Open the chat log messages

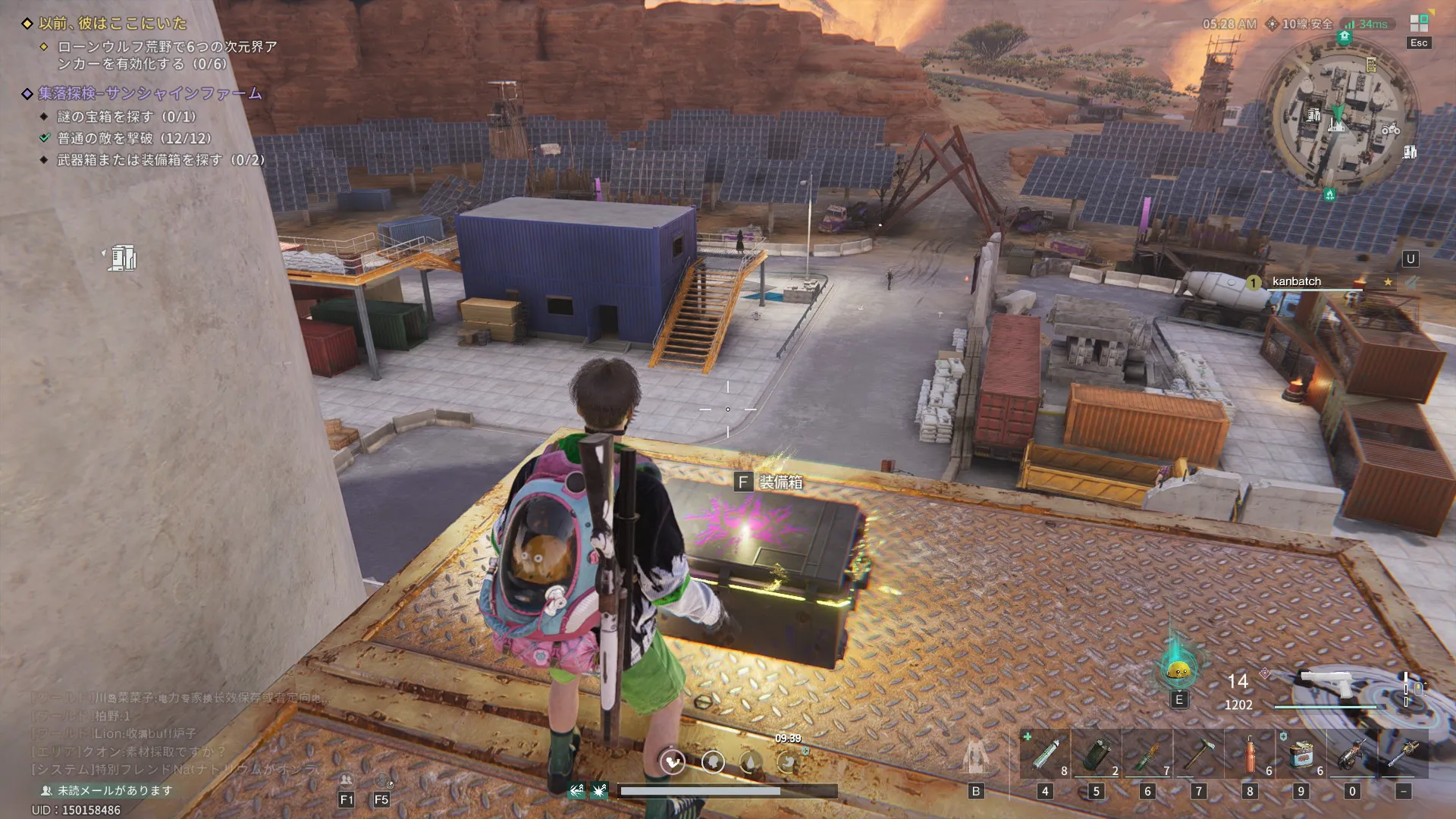coord(174,733)
